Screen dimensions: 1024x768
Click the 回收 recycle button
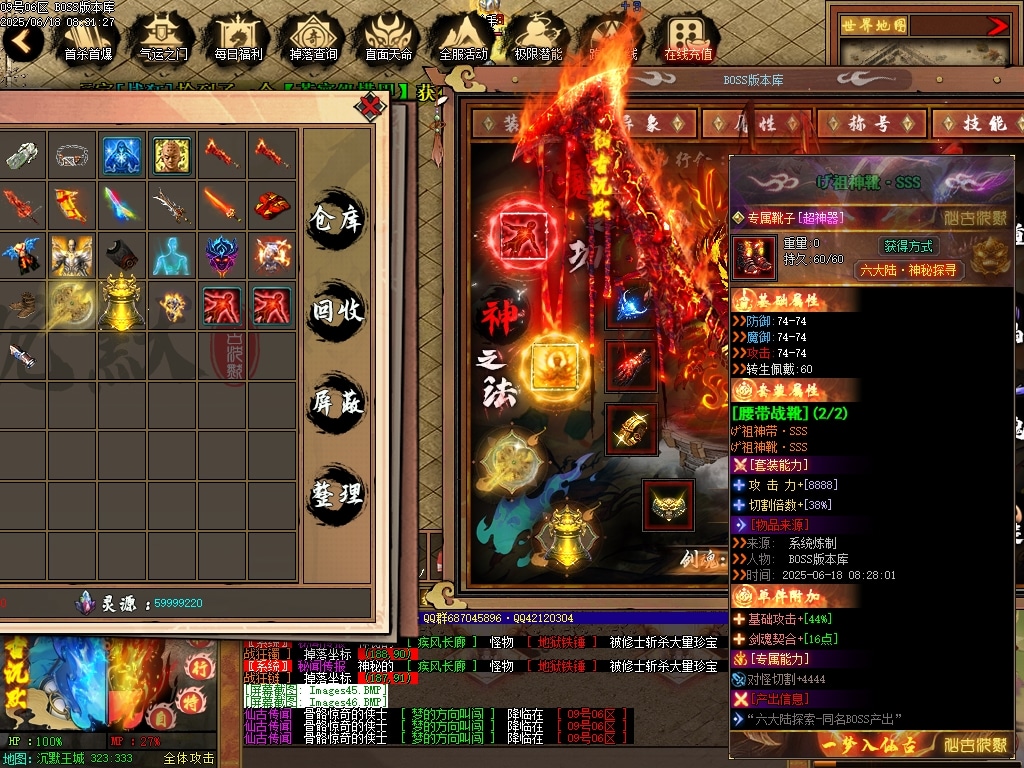click(x=336, y=311)
